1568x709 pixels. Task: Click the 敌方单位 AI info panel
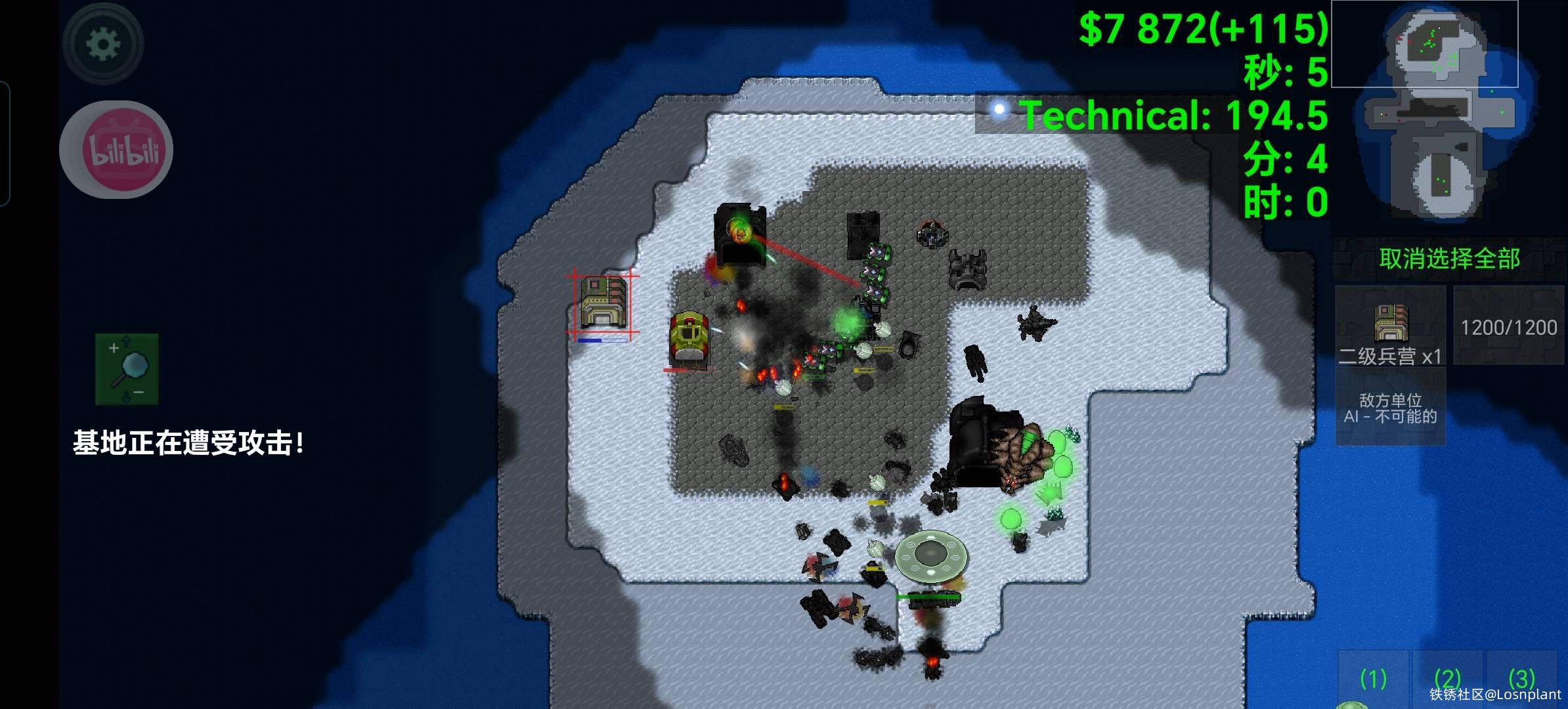[1390, 408]
